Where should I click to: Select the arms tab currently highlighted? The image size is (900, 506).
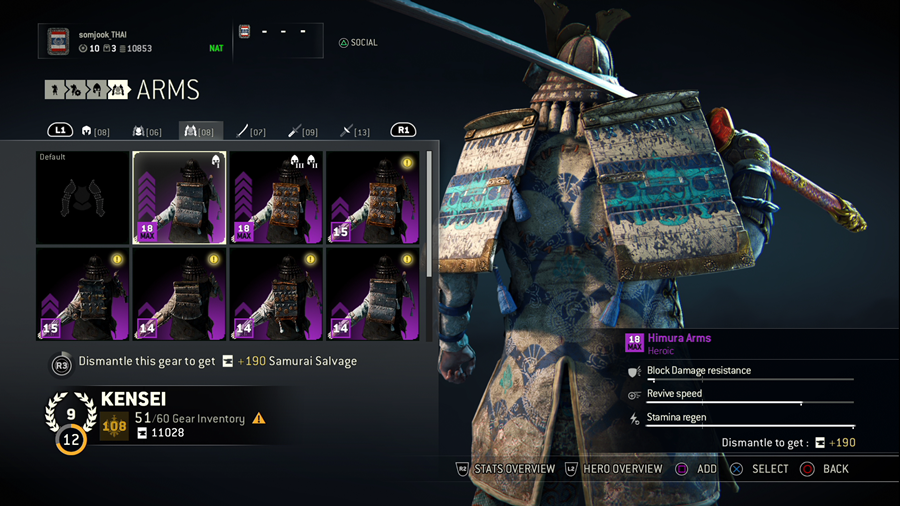tap(200, 131)
